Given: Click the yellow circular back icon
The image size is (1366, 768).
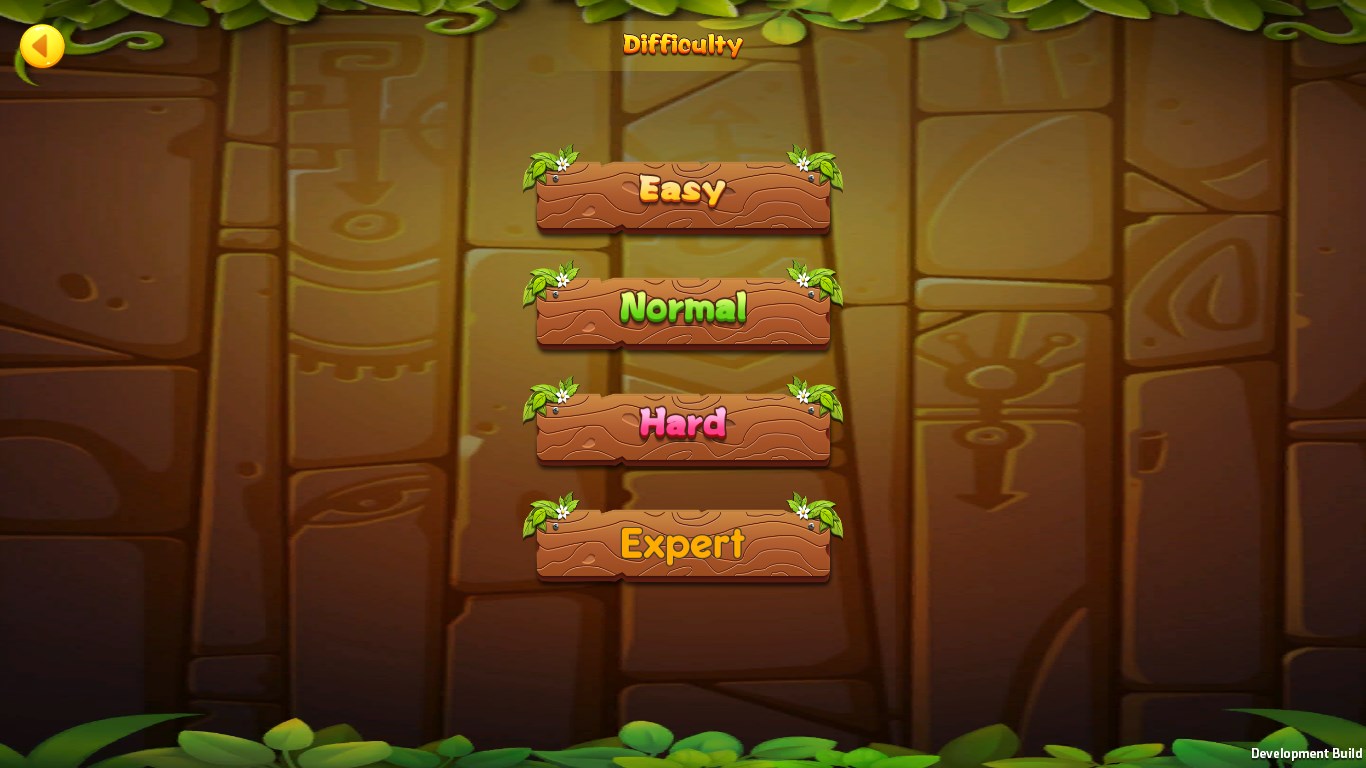Looking at the screenshot, I should click(40, 45).
